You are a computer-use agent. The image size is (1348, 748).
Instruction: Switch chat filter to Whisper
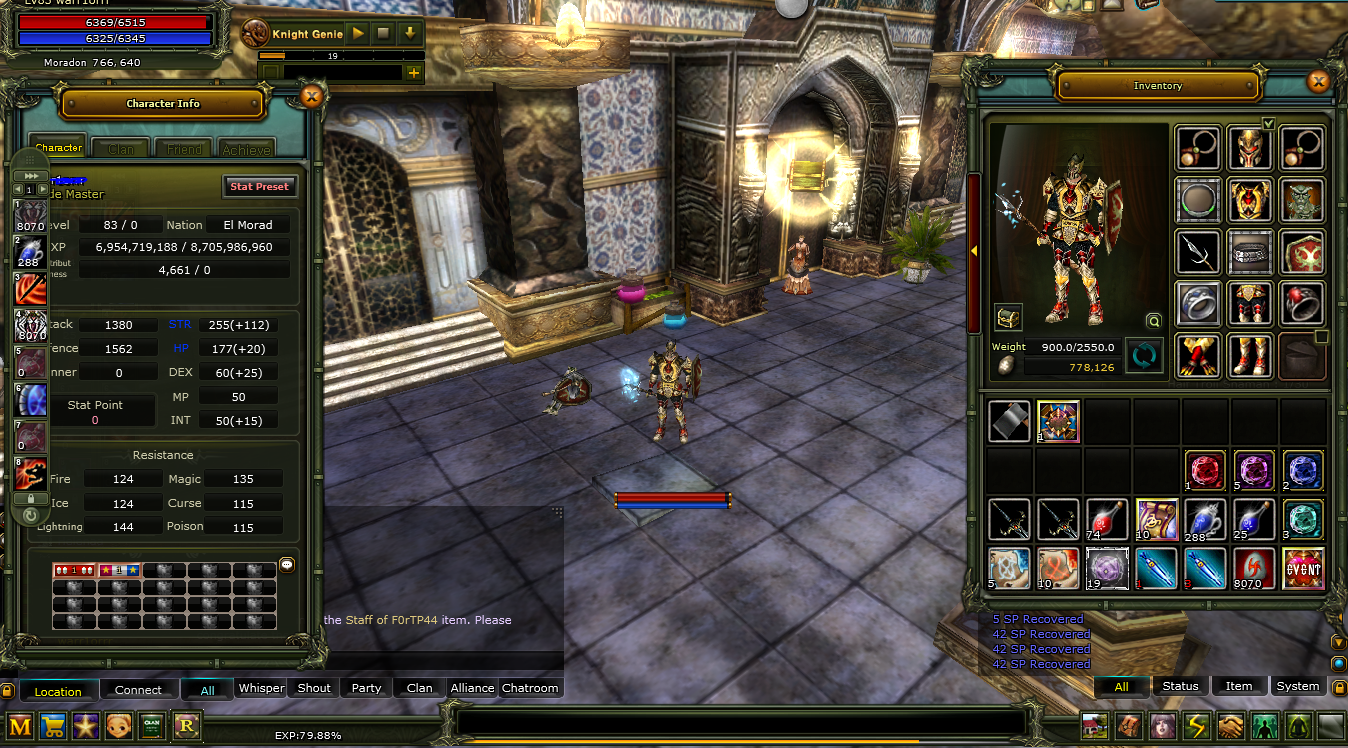tap(261, 688)
